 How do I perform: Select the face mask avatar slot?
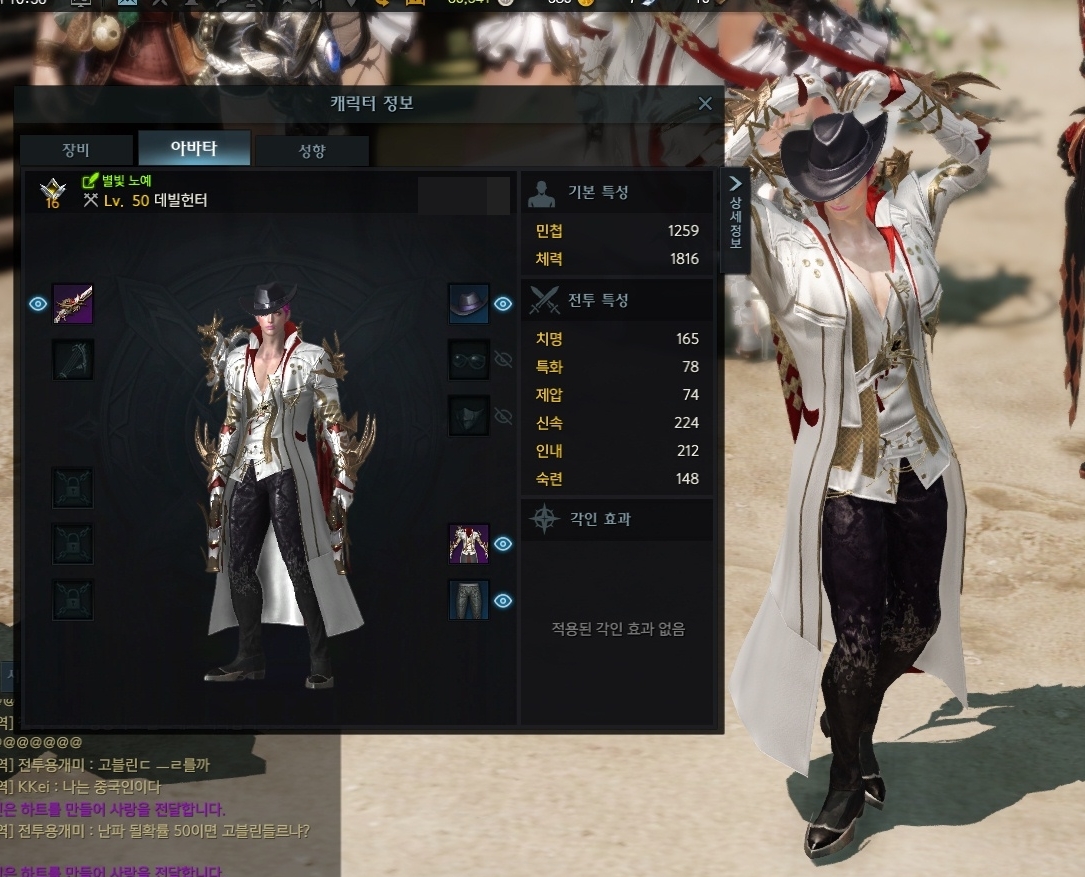[468, 416]
